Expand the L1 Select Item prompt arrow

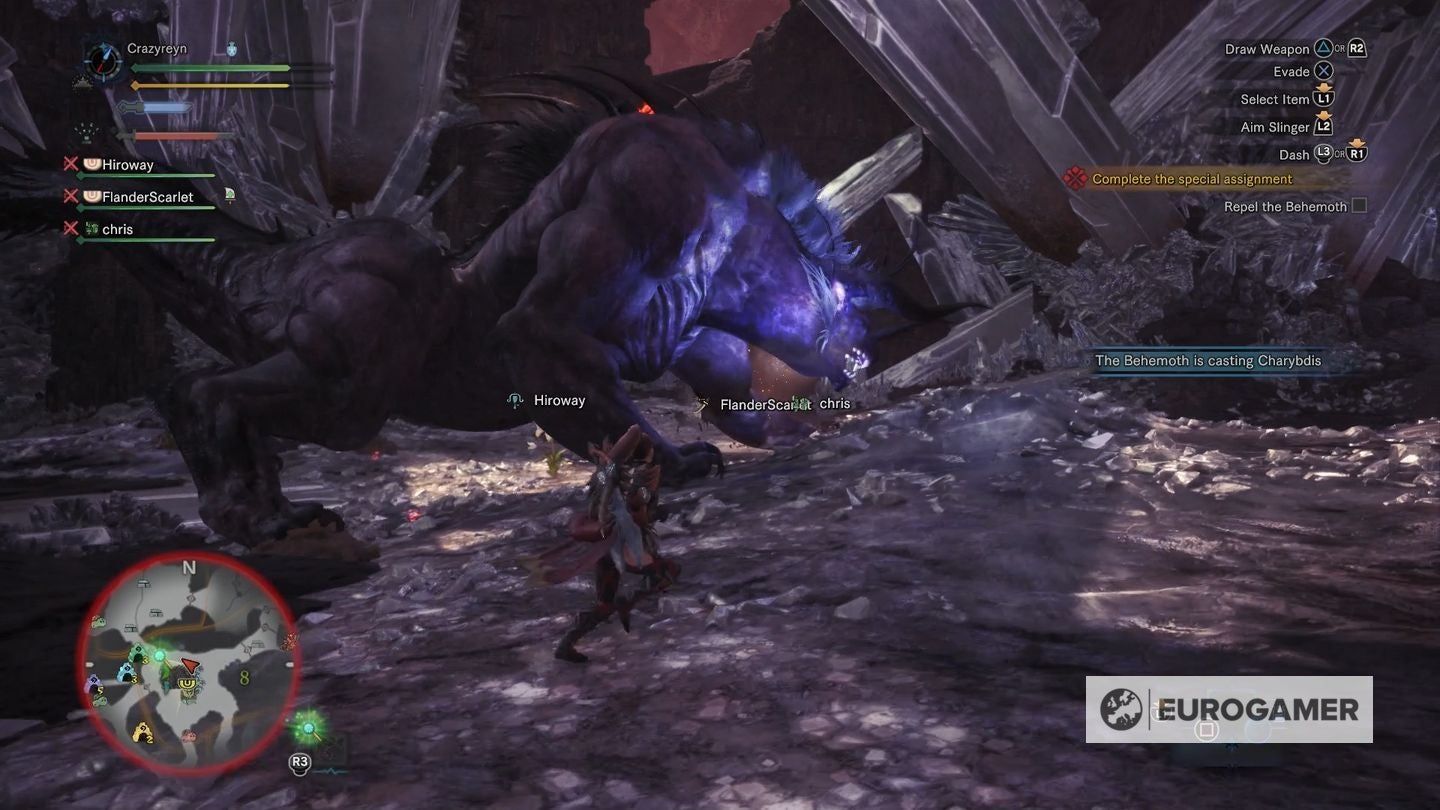click(1323, 88)
